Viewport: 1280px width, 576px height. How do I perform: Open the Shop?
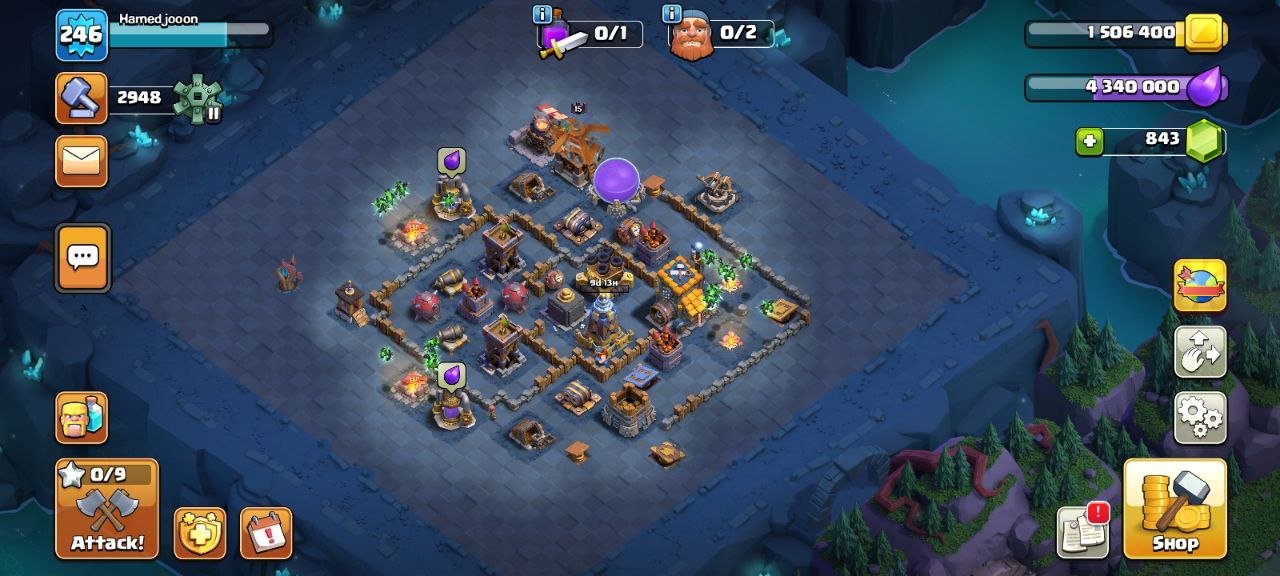coord(1175,508)
